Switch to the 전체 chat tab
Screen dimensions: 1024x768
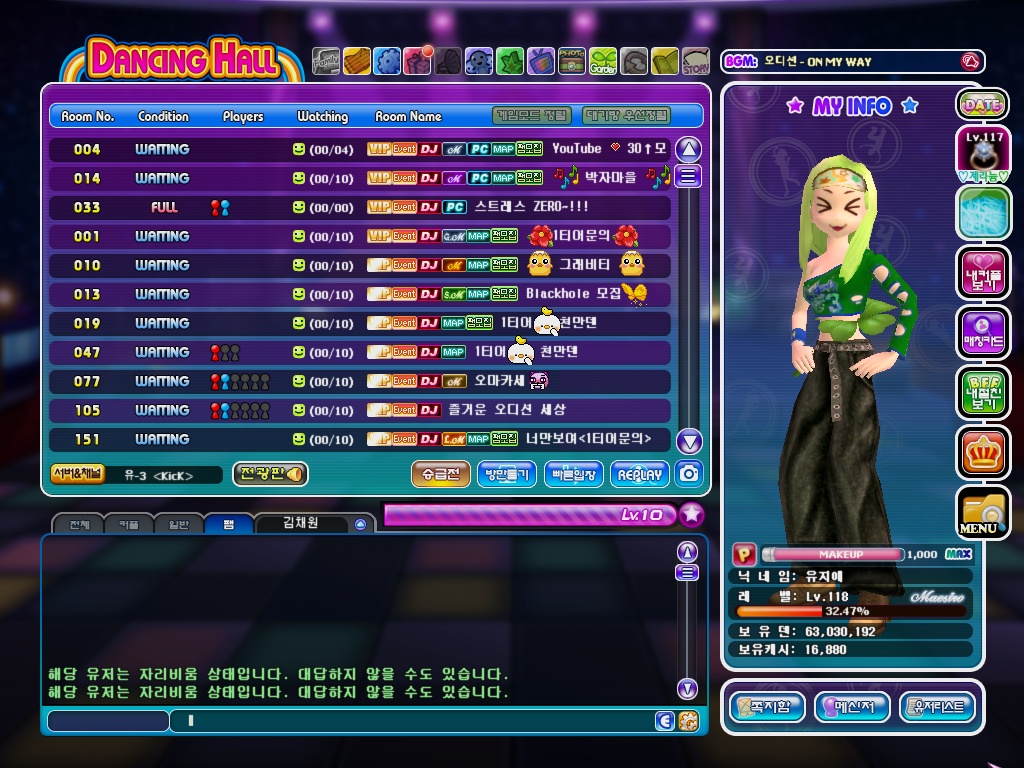79,524
